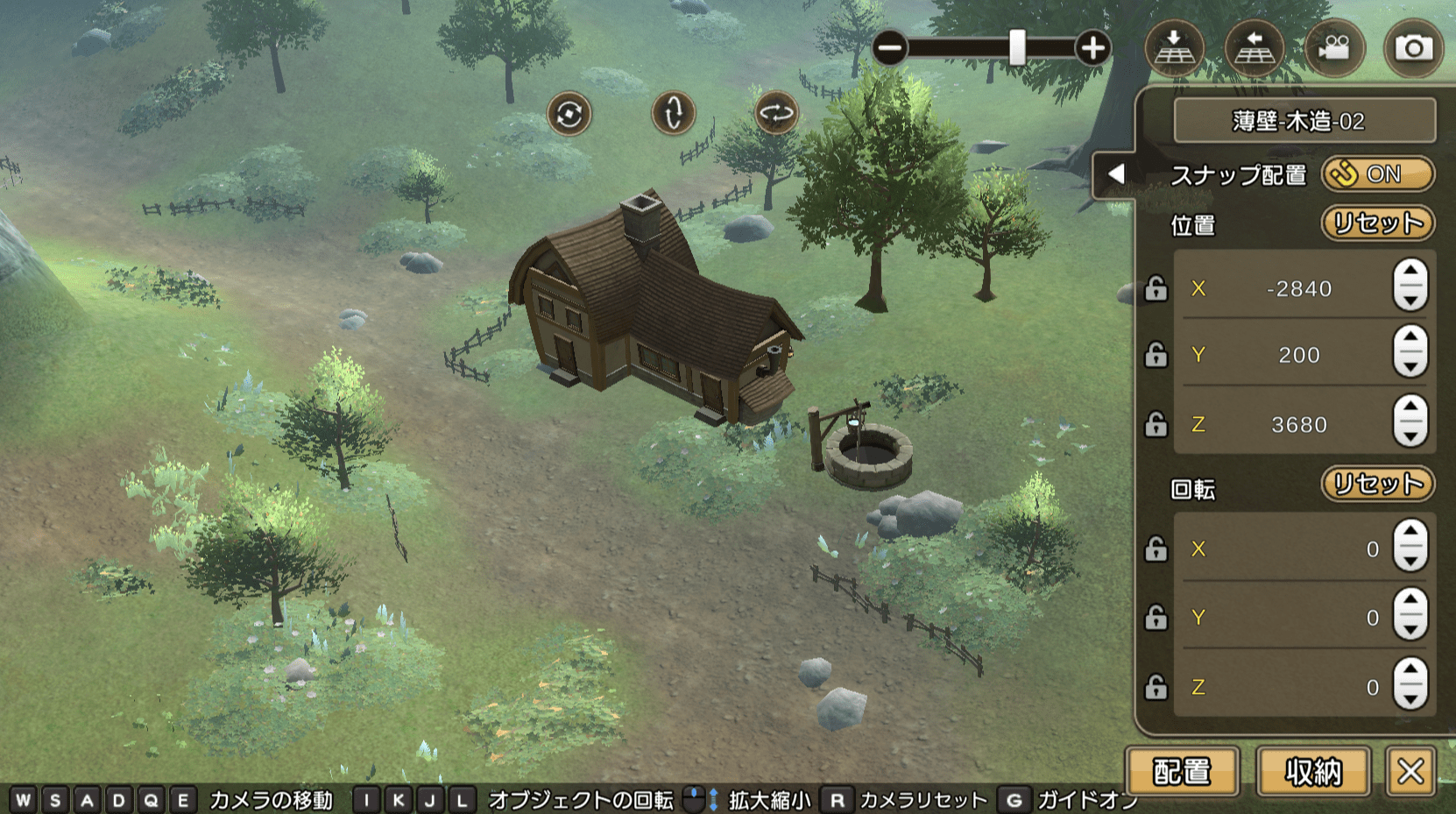Decrease position Z value with down arrow
Image resolution: width=1456 pixels, height=814 pixels.
(1410, 435)
